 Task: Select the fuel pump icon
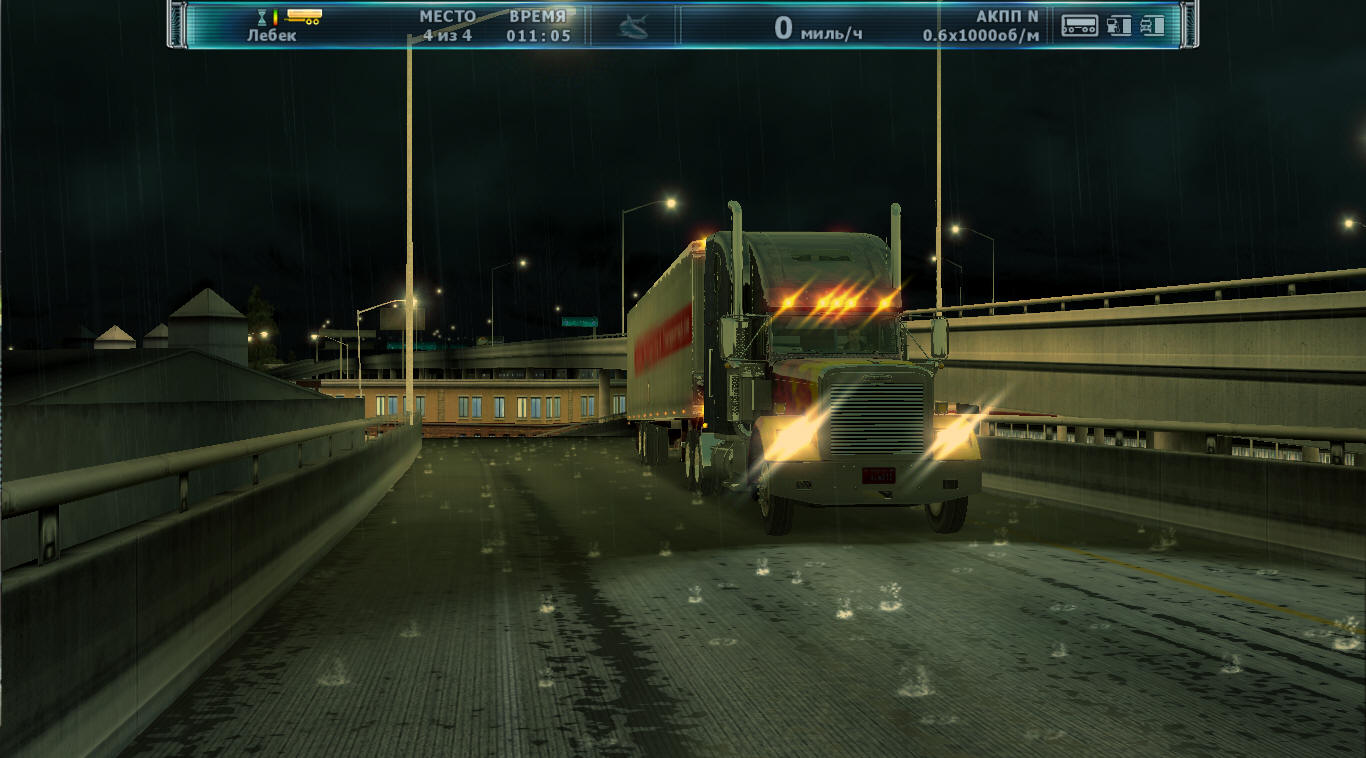point(1119,25)
